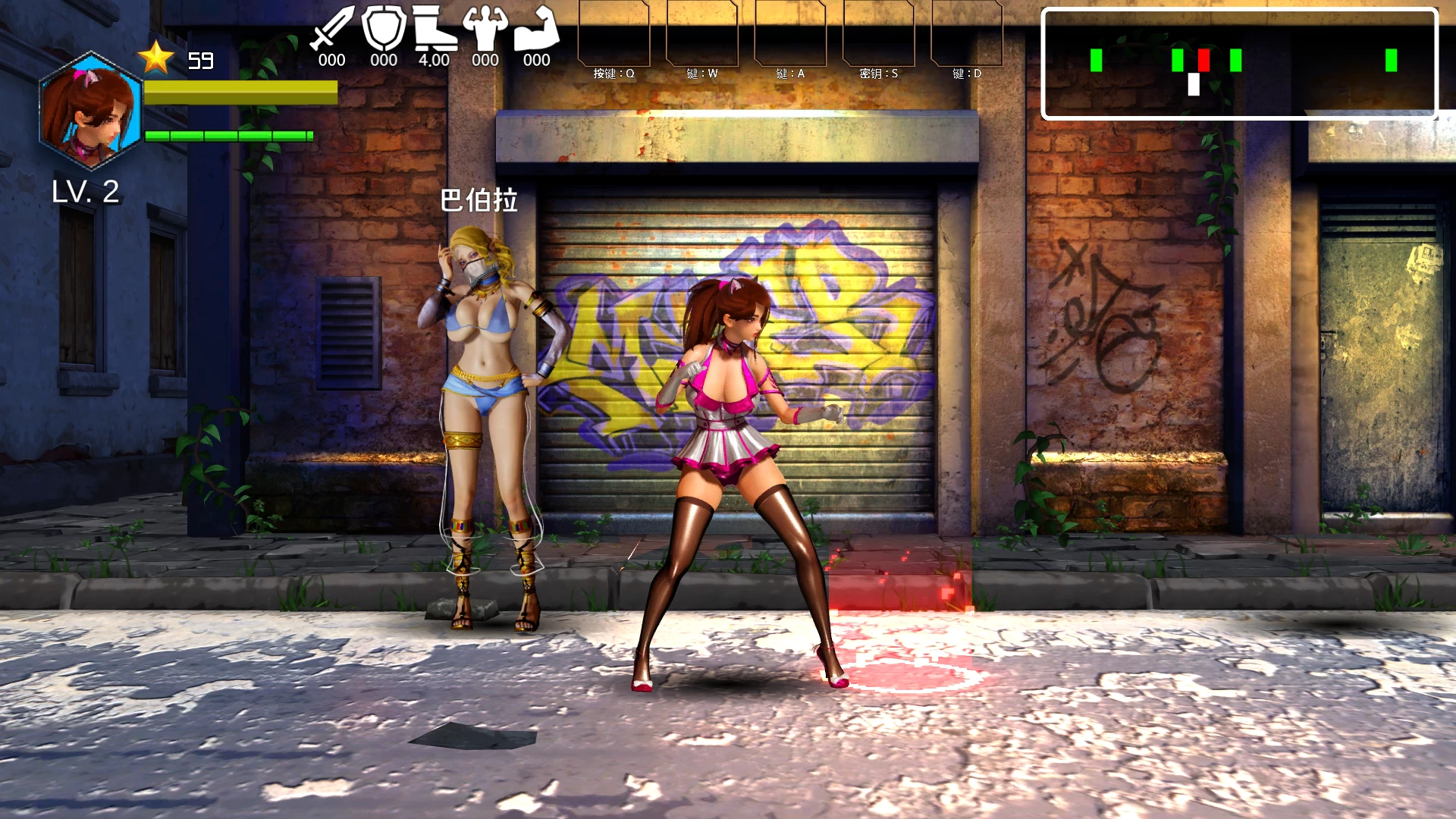Click the gold star beside the number 59
The image size is (1456, 819).
point(155,55)
